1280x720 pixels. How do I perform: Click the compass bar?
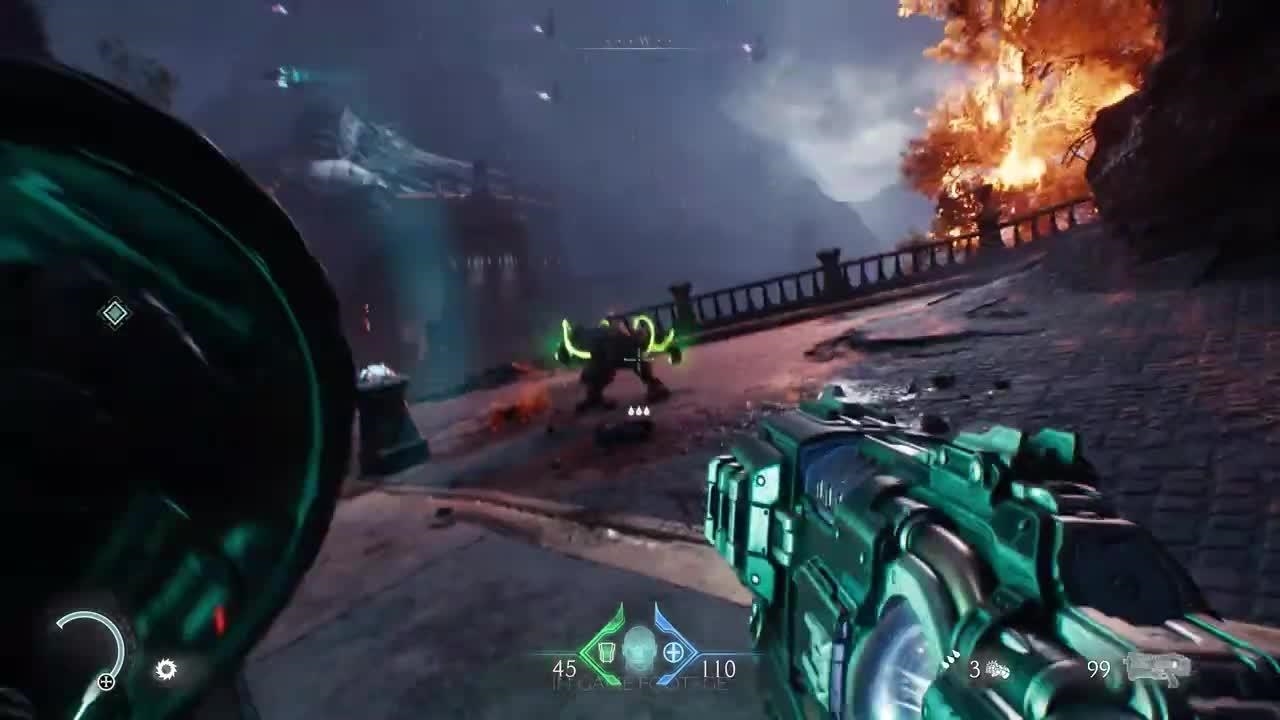640,44
